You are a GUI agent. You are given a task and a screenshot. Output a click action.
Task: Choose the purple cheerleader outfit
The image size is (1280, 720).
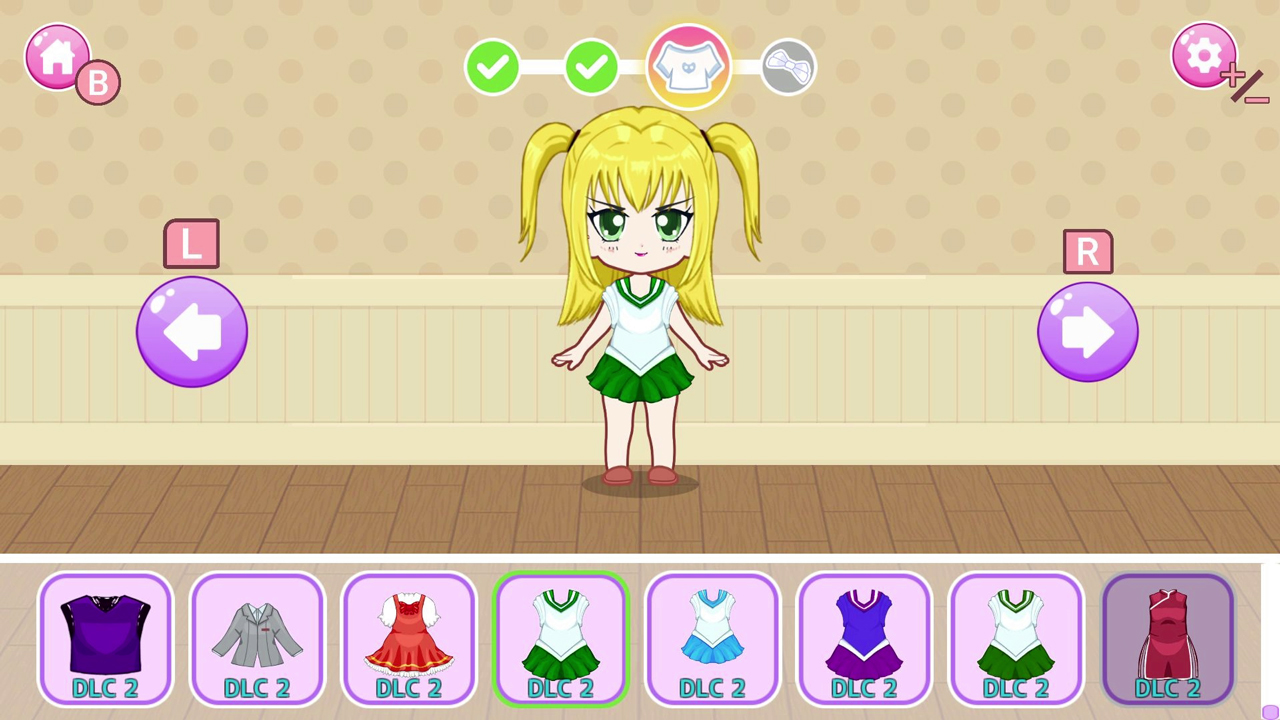click(x=865, y=637)
